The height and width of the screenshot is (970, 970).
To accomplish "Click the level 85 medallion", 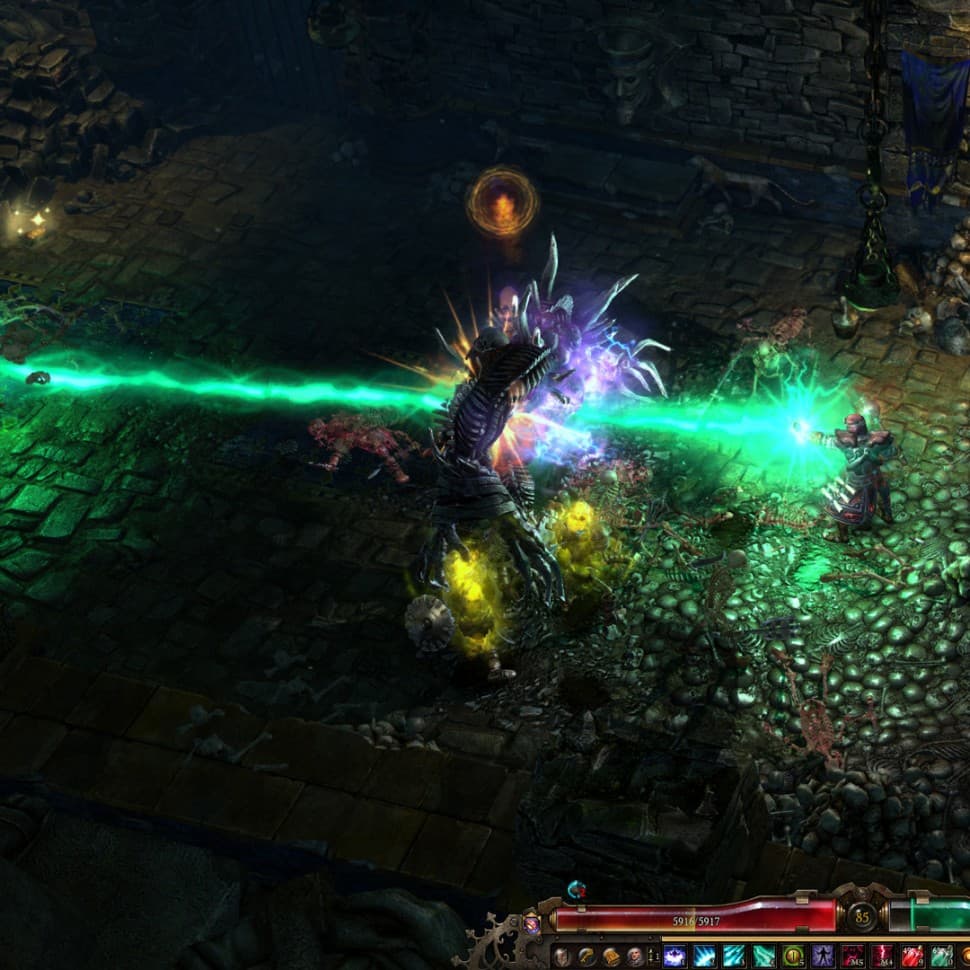I will point(862,916).
